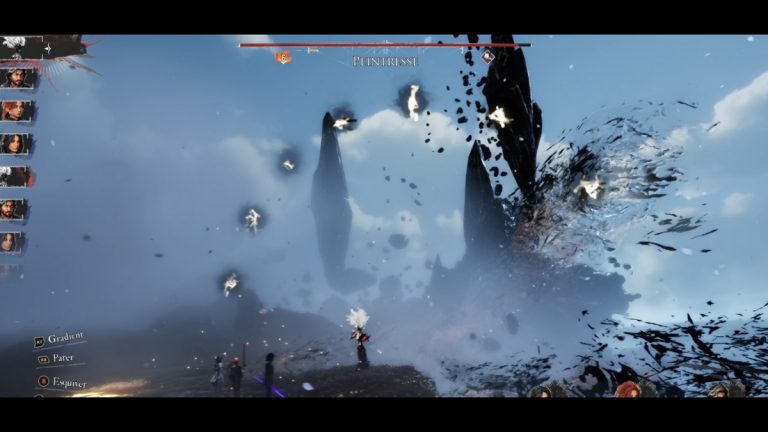Select the red-haired character's party status portrait
The width and height of the screenshot is (768, 432).
pos(628,389)
